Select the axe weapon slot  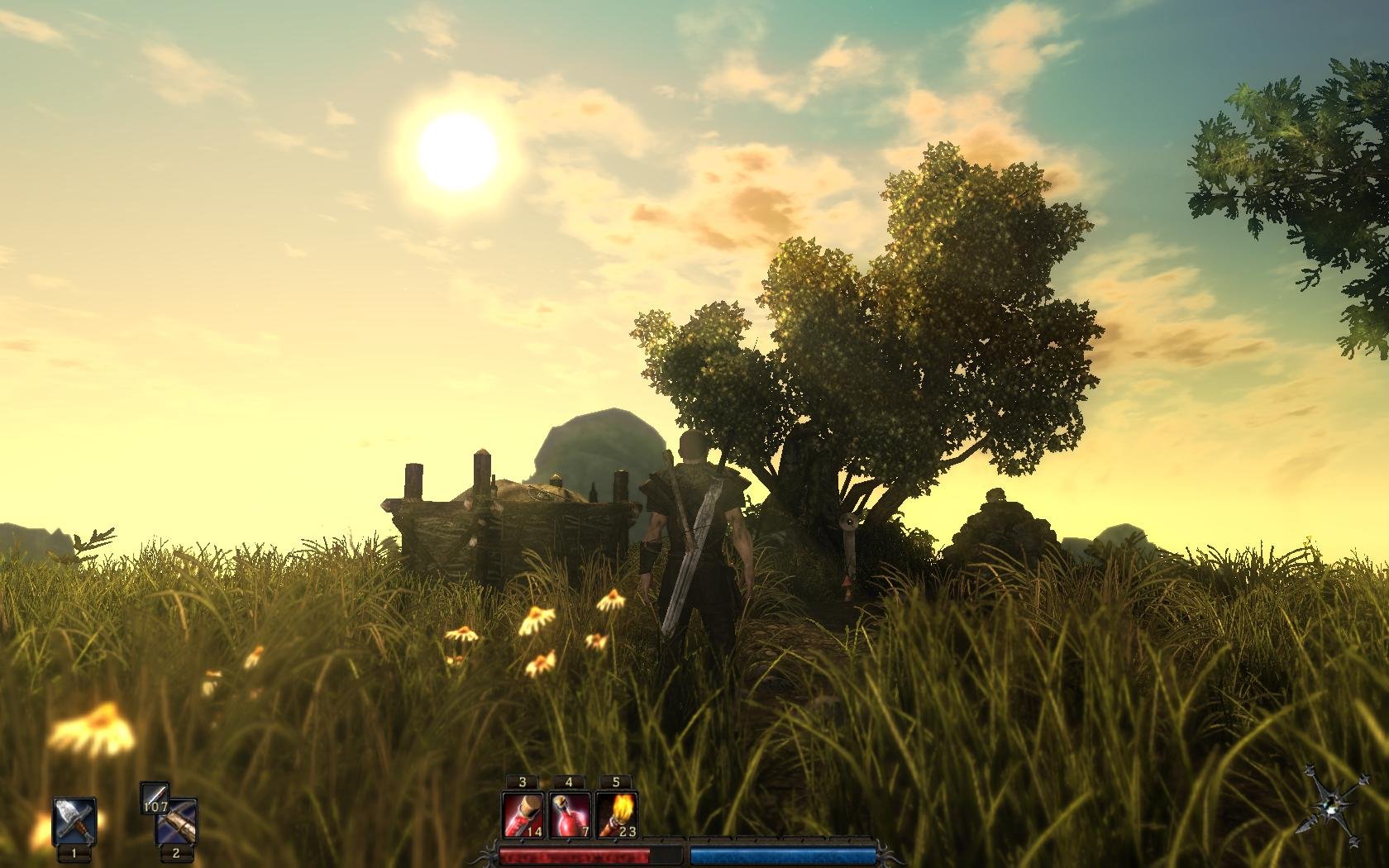click(74, 822)
